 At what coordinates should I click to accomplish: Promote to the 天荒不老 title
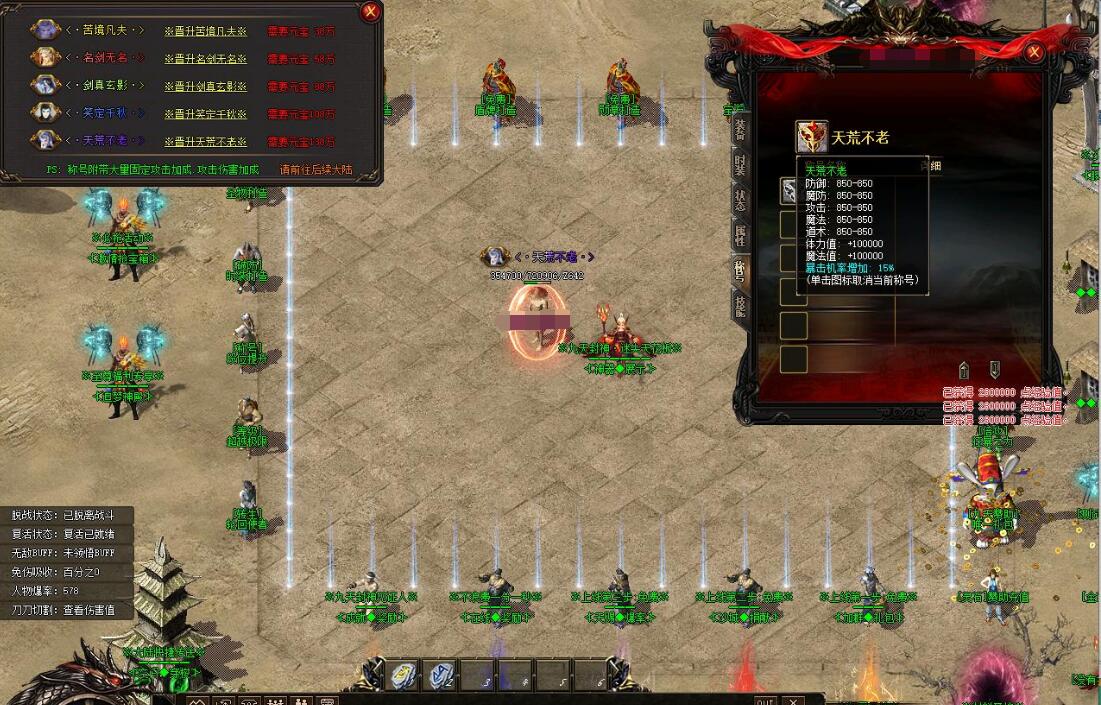[205, 142]
